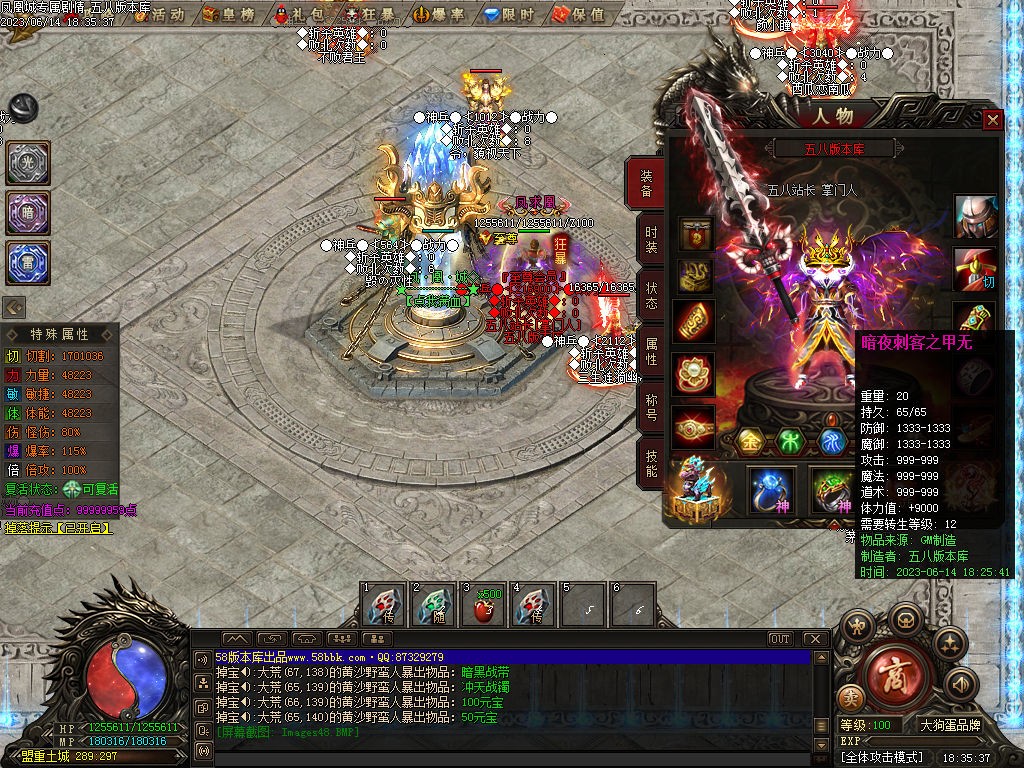Select the helmet equipment slot
The height and width of the screenshot is (768, 1024).
974,217
